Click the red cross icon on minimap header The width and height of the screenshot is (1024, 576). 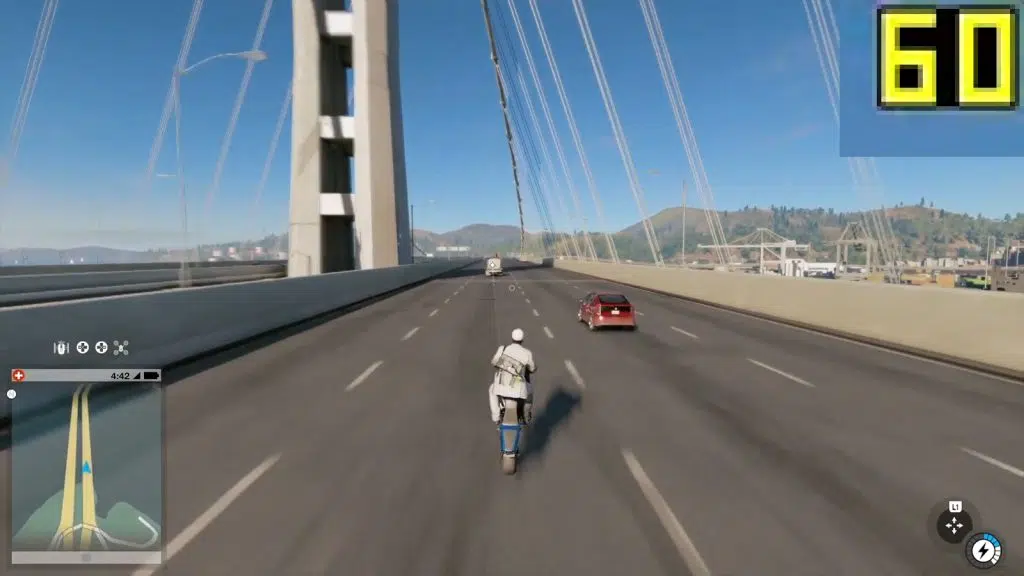pyautogui.click(x=18, y=376)
